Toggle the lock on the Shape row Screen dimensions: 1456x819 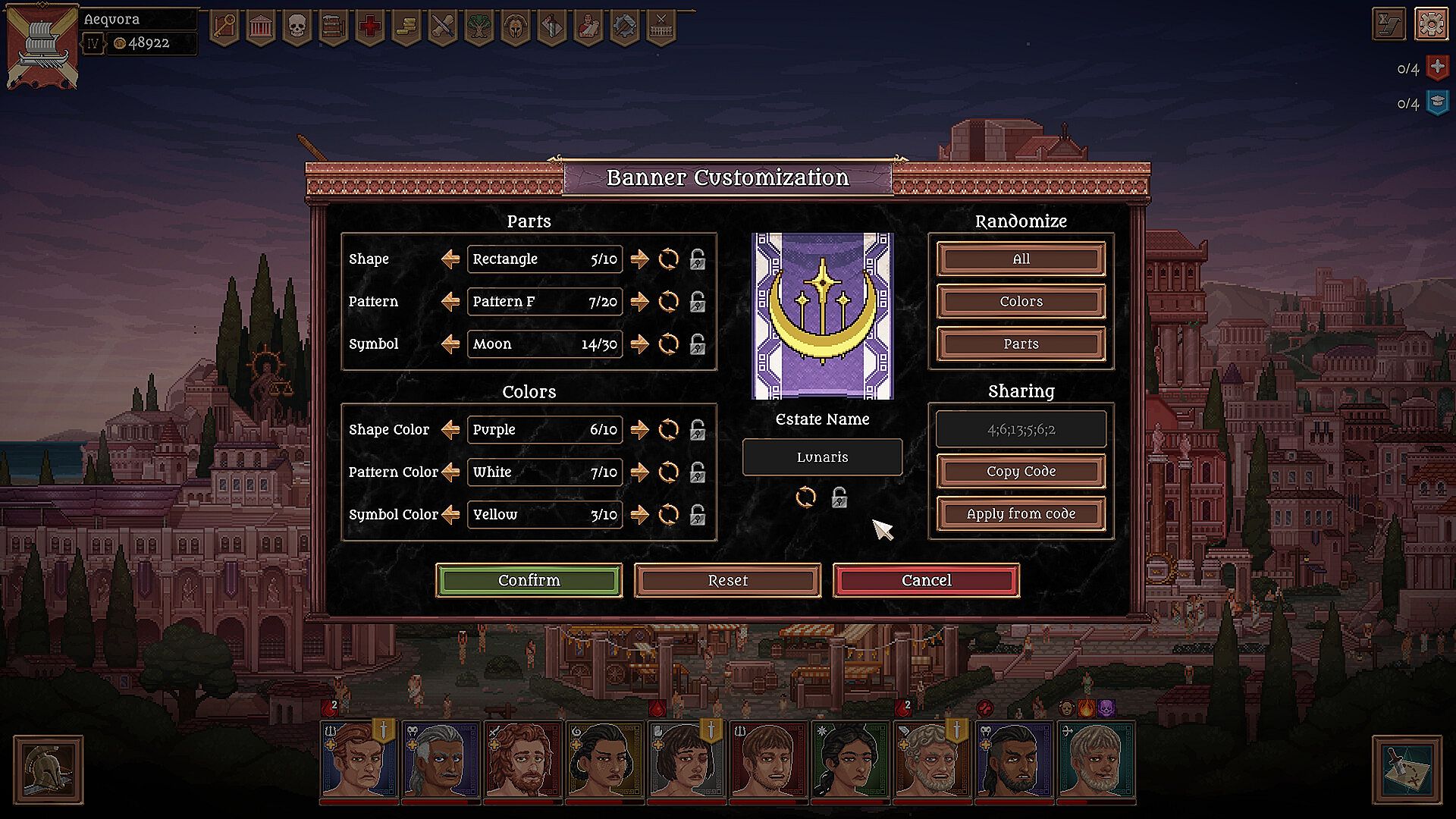pos(698,259)
